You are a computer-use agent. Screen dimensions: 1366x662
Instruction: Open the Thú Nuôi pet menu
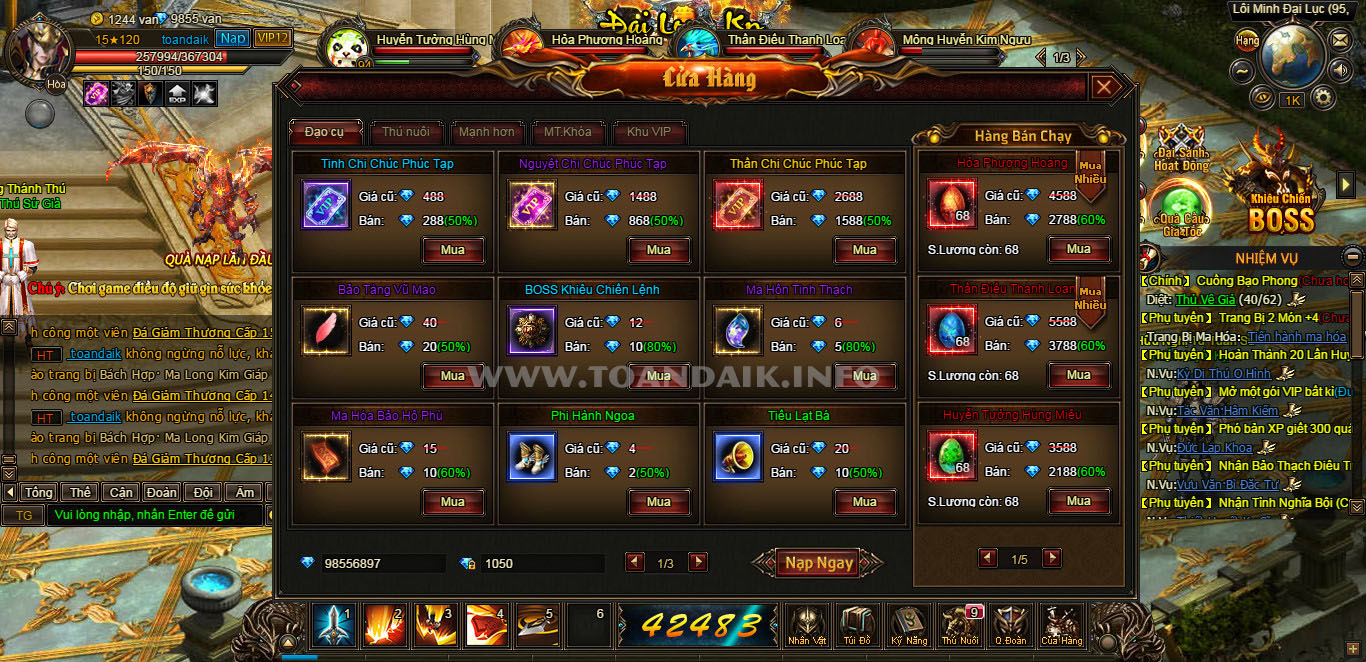[961, 624]
